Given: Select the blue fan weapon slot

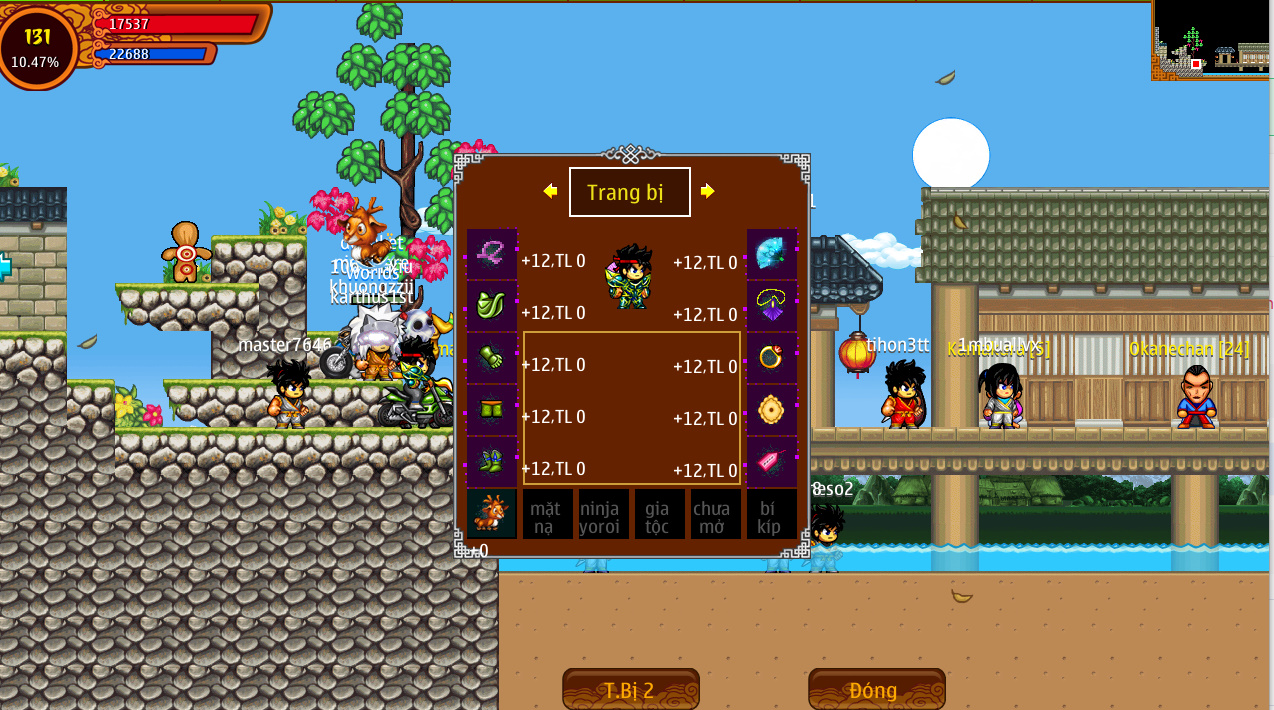Looking at the screenshot, I should [x=772, y=254].
